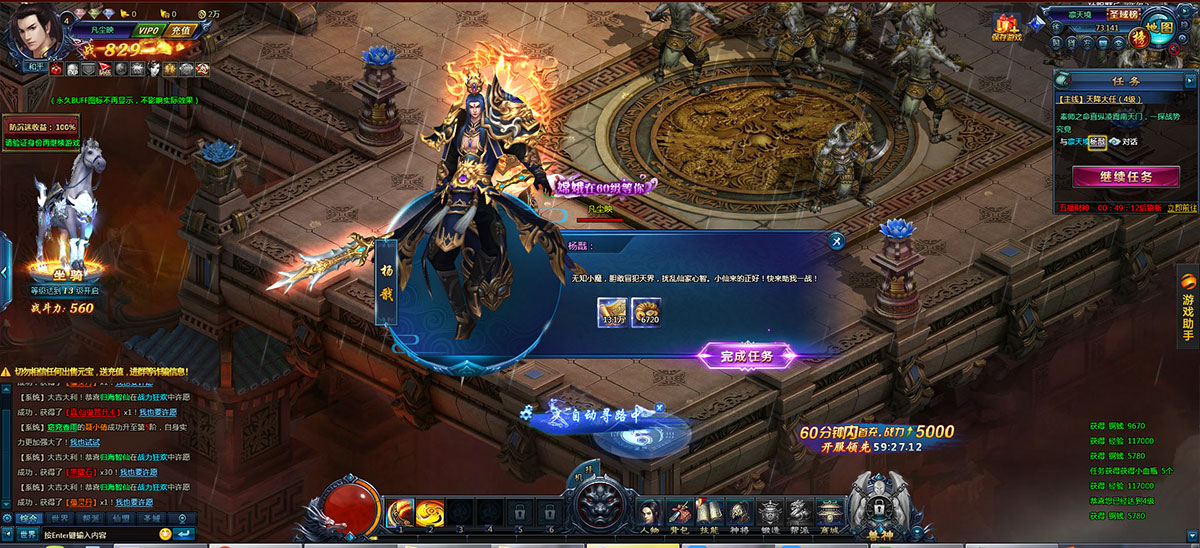Viewport: 1200px width, 548px height.
Task: Switch to the 综合 chat tab
Action: [28, 518]
